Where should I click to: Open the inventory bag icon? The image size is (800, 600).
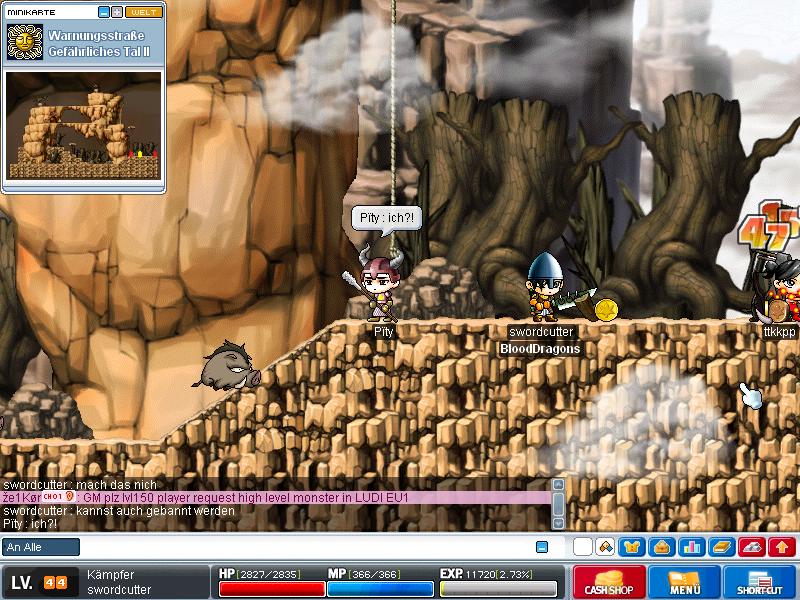point(661,547)
